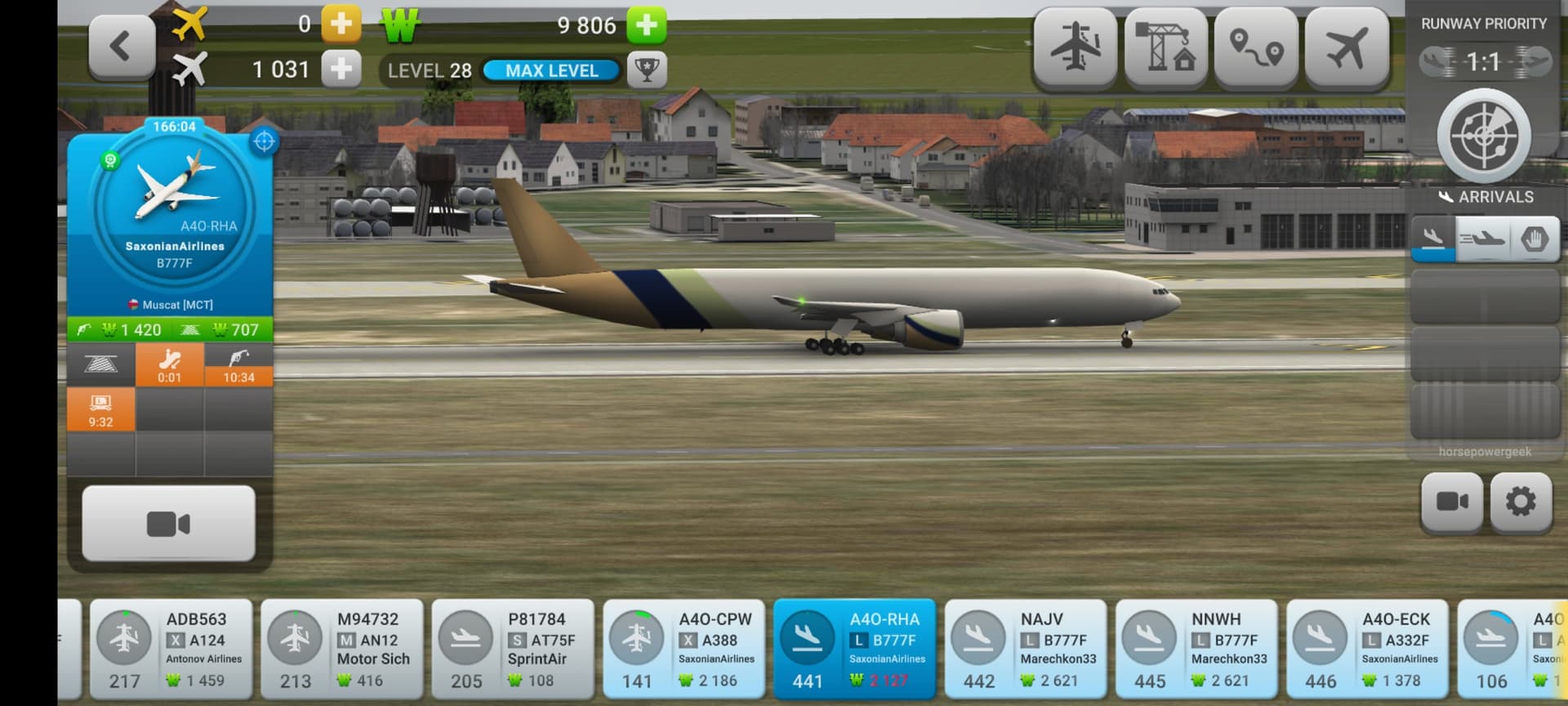
Task: Switch to the landing arrivals tab
Action: point(1432,239)
